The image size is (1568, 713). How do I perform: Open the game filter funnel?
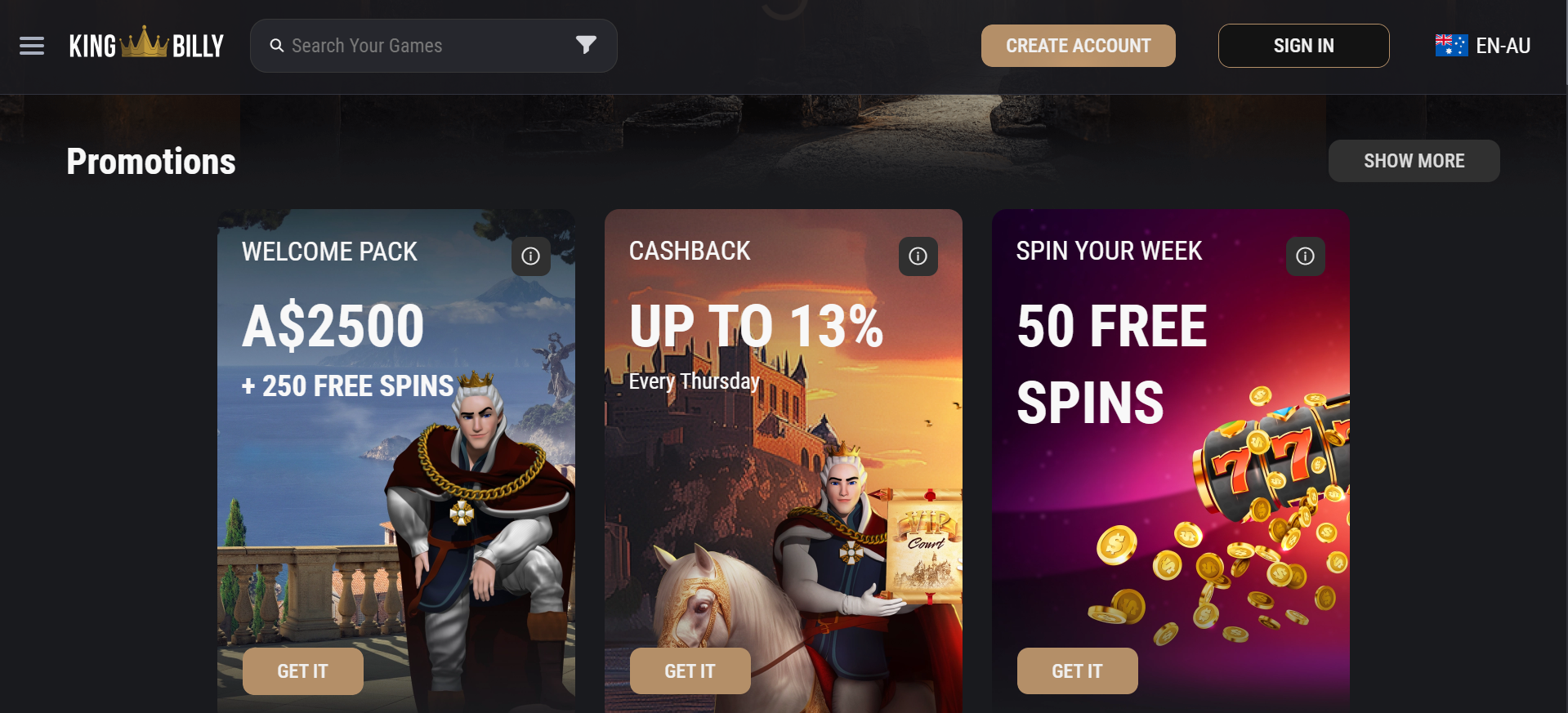click(586, 45)
